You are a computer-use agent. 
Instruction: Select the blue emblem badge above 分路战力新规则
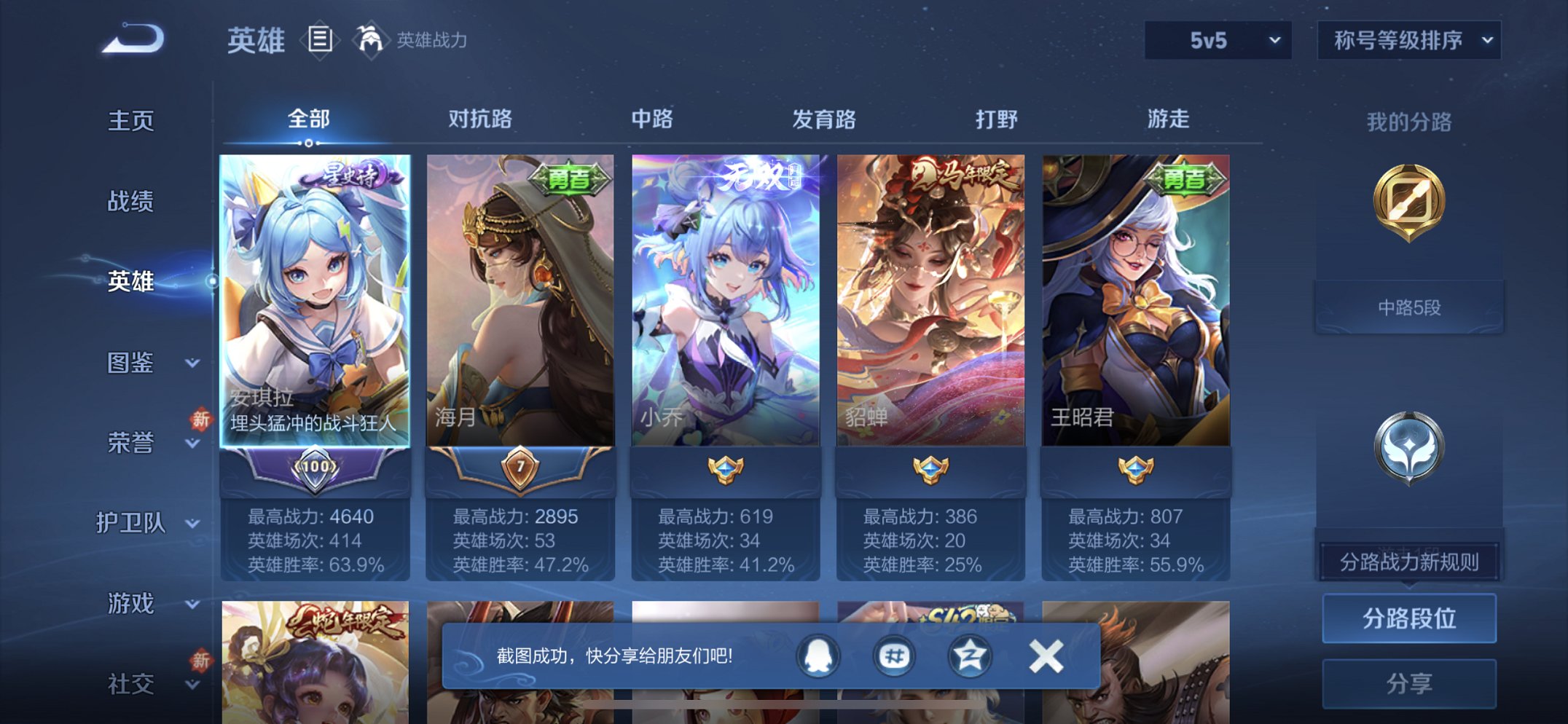(x=1408, y=448)
